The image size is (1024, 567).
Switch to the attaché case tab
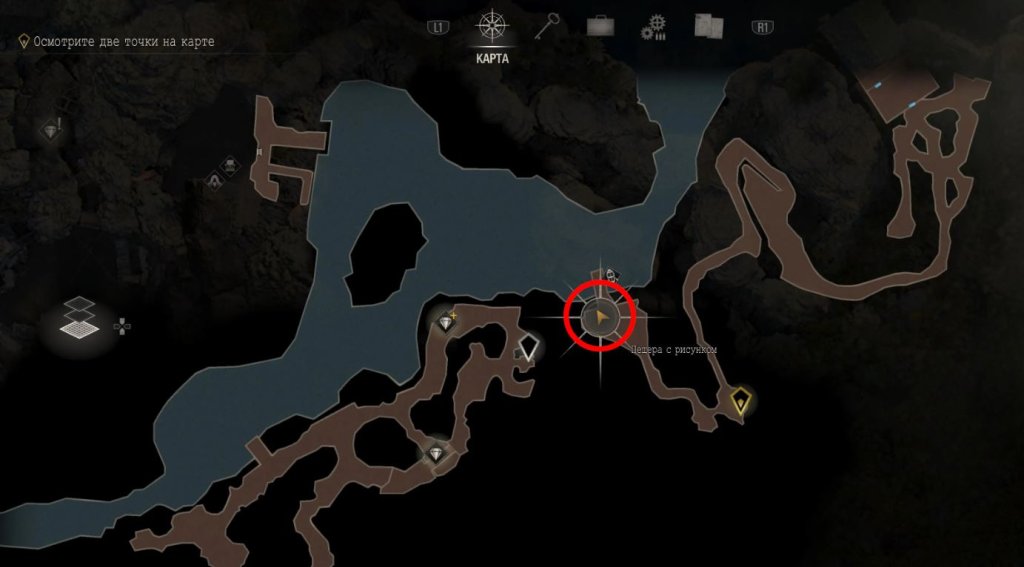pos(600,27)
